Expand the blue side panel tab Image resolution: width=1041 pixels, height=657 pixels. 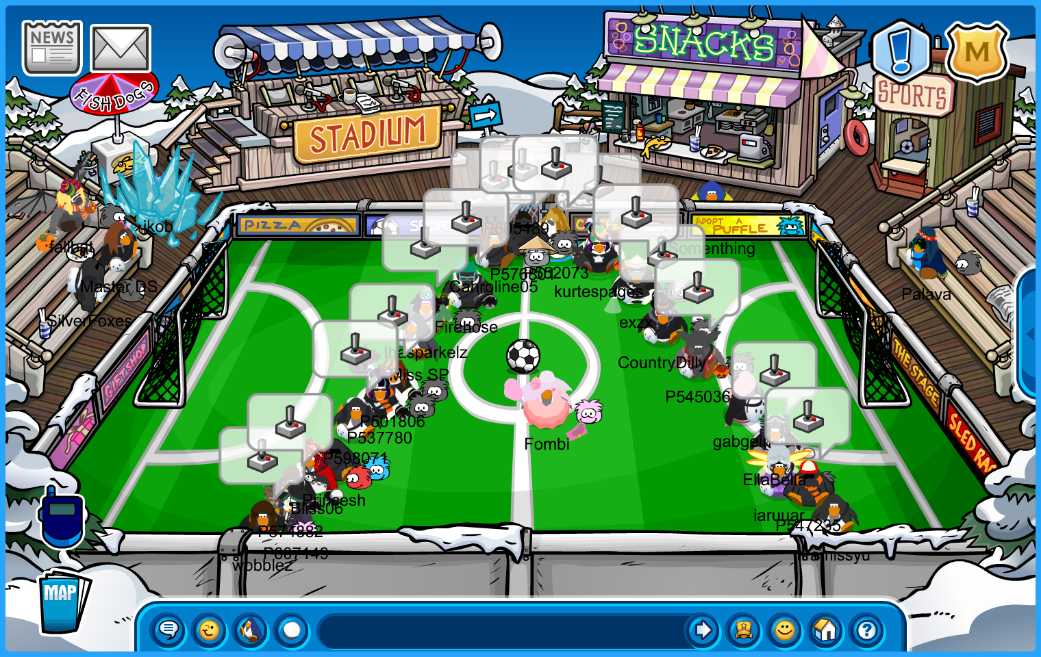[x=1030, y=333]
